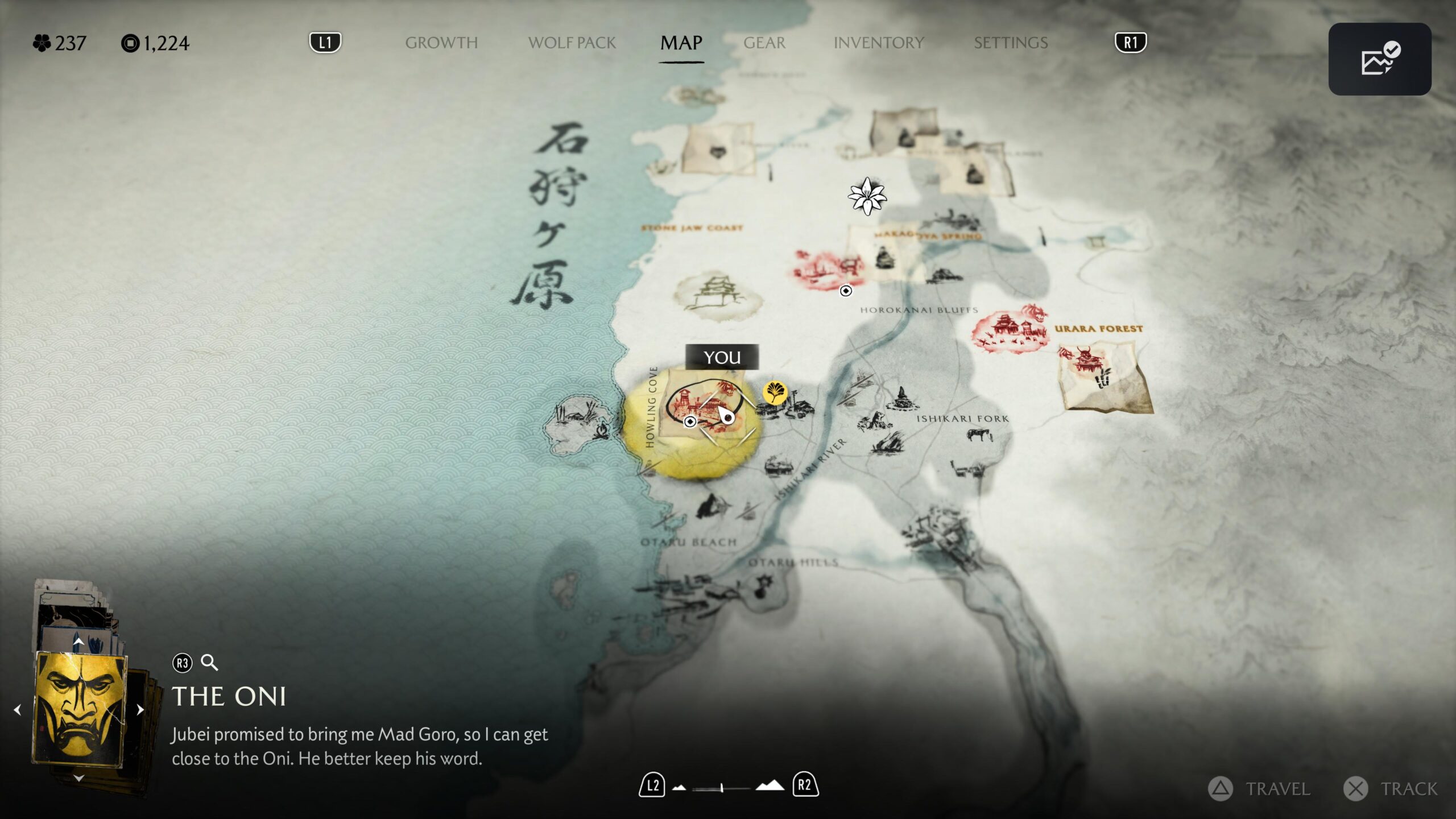
Task: Cycle quest cards down with the bottom arrow
Action: pyautogui.click(x=78, y=777)
